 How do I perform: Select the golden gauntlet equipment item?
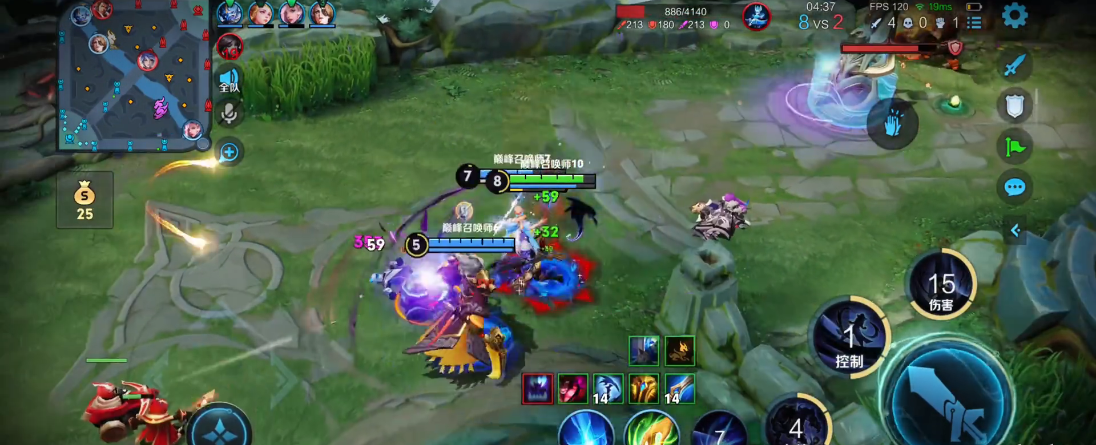click(643, 388)
